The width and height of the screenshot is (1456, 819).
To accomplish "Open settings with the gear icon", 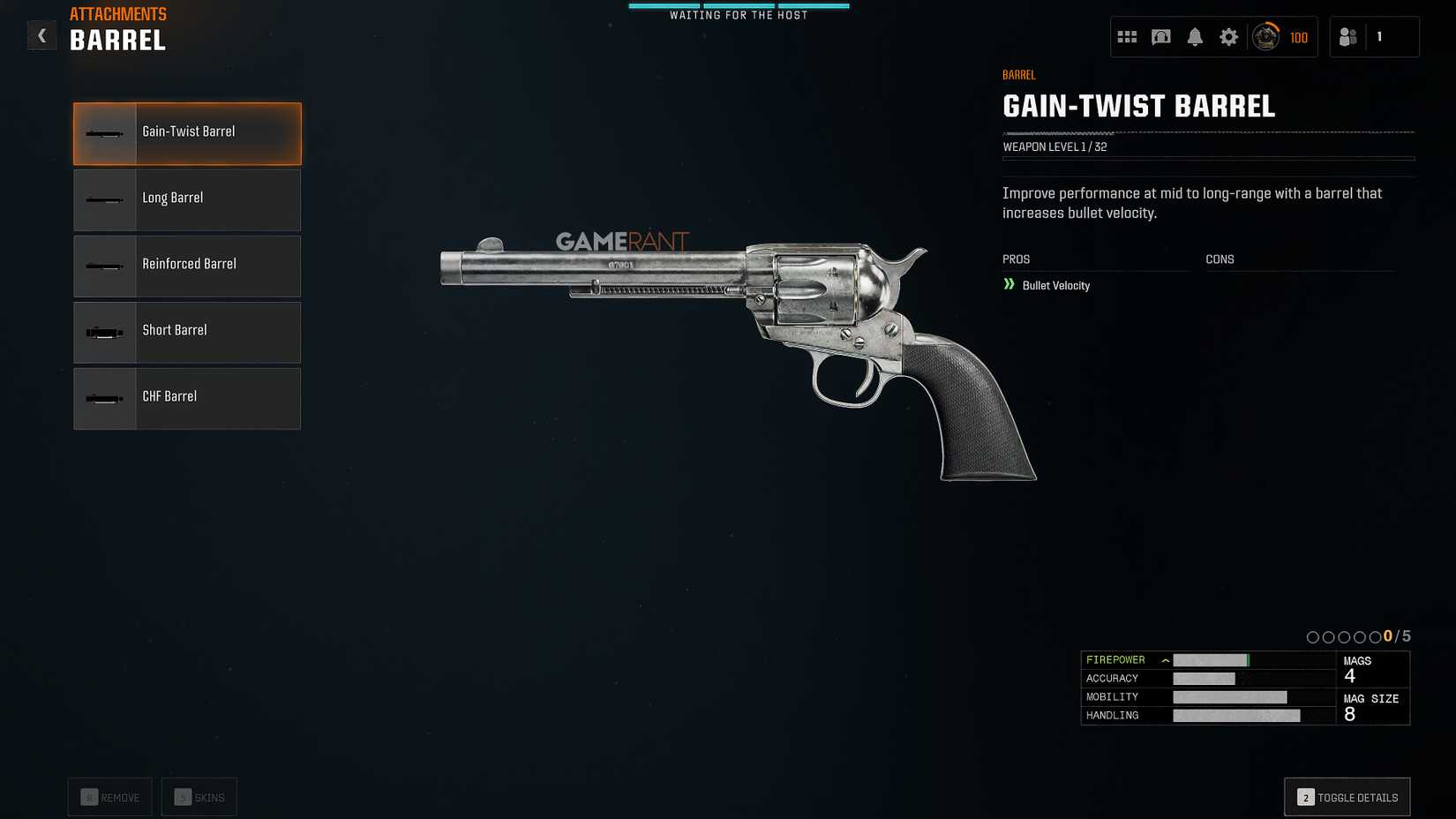I will click(x=1229, y=36).
